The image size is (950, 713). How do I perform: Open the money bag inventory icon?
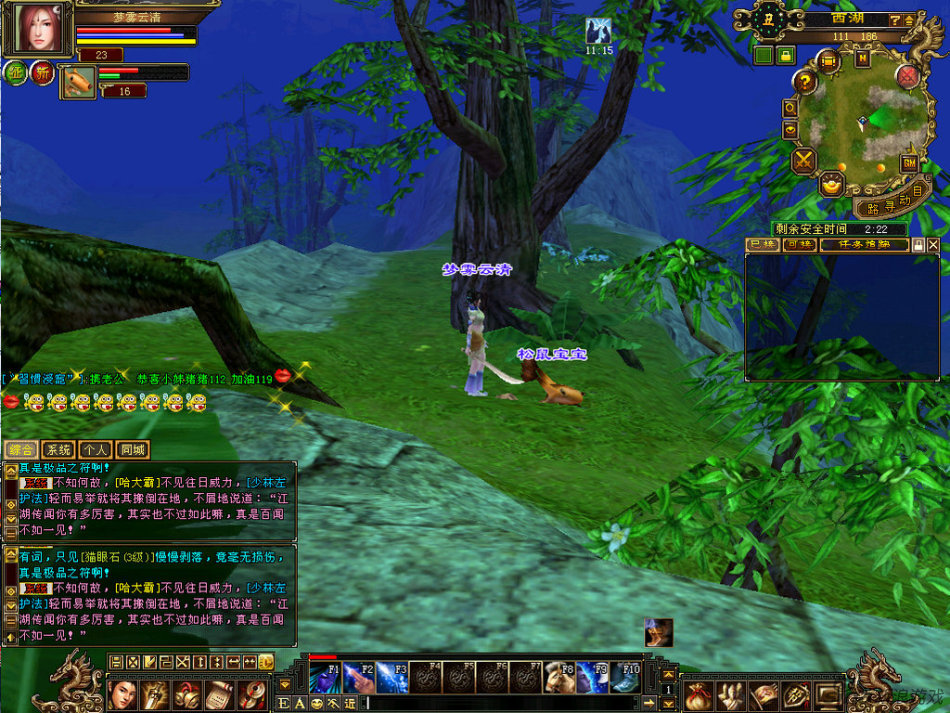[698, 695]
